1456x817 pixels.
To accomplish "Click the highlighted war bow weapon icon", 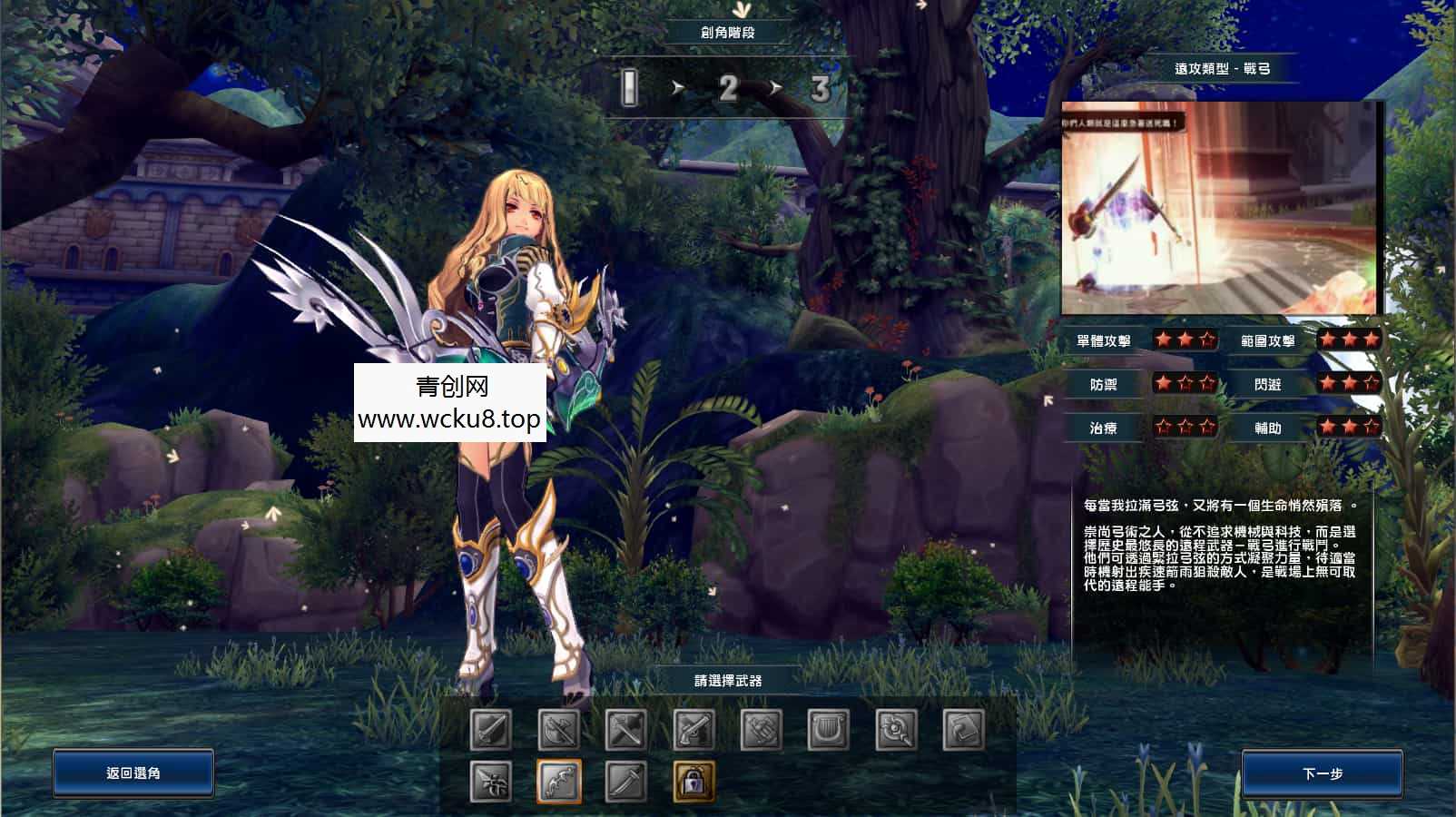I will [x=556, y=779].
